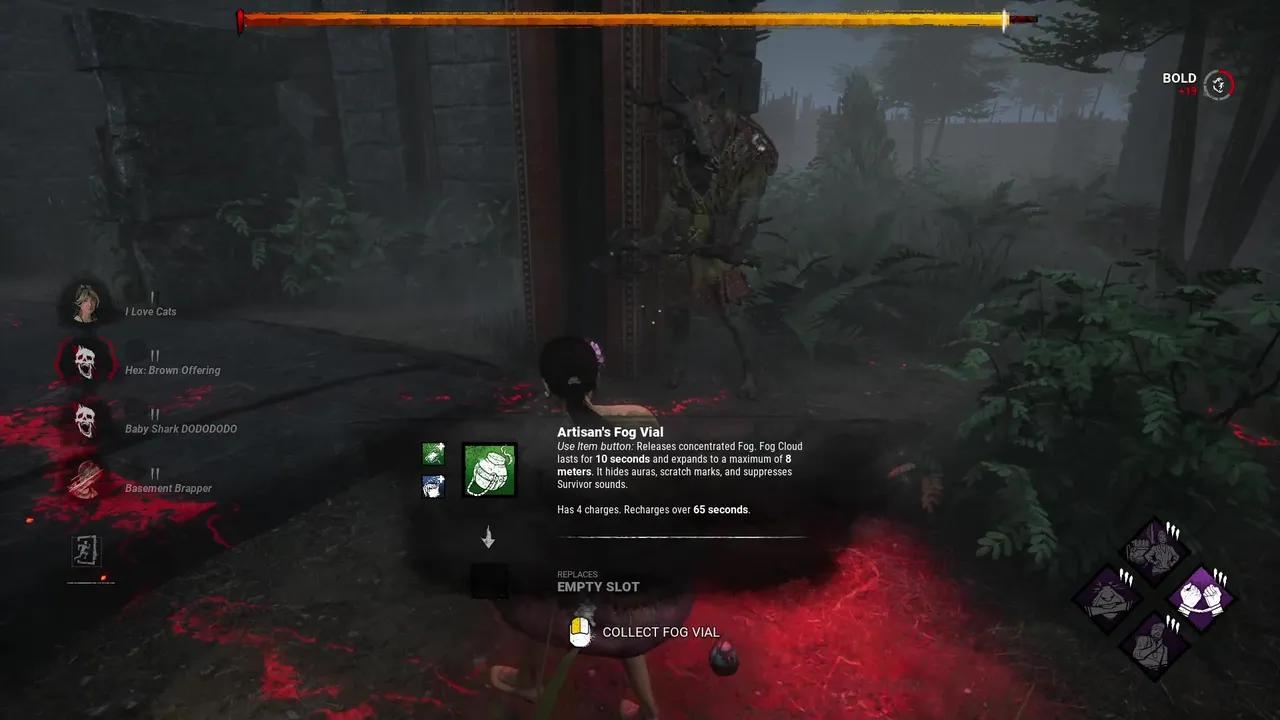Select the Artisan's Fog Vial item icon
This screenshot has height=720, width=1280.
click(x=487, y=470)
